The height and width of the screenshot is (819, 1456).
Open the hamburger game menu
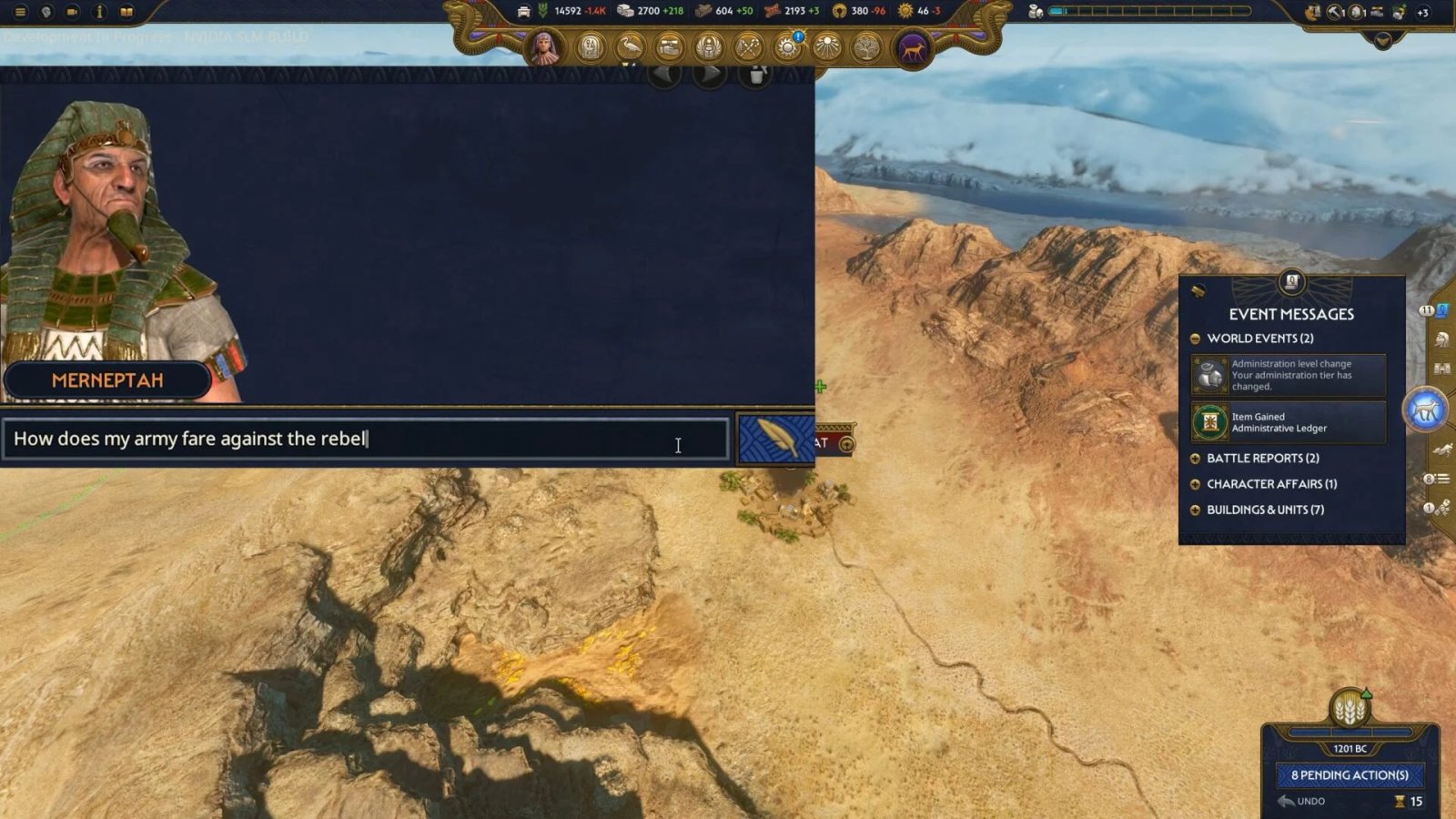point(20,12)
